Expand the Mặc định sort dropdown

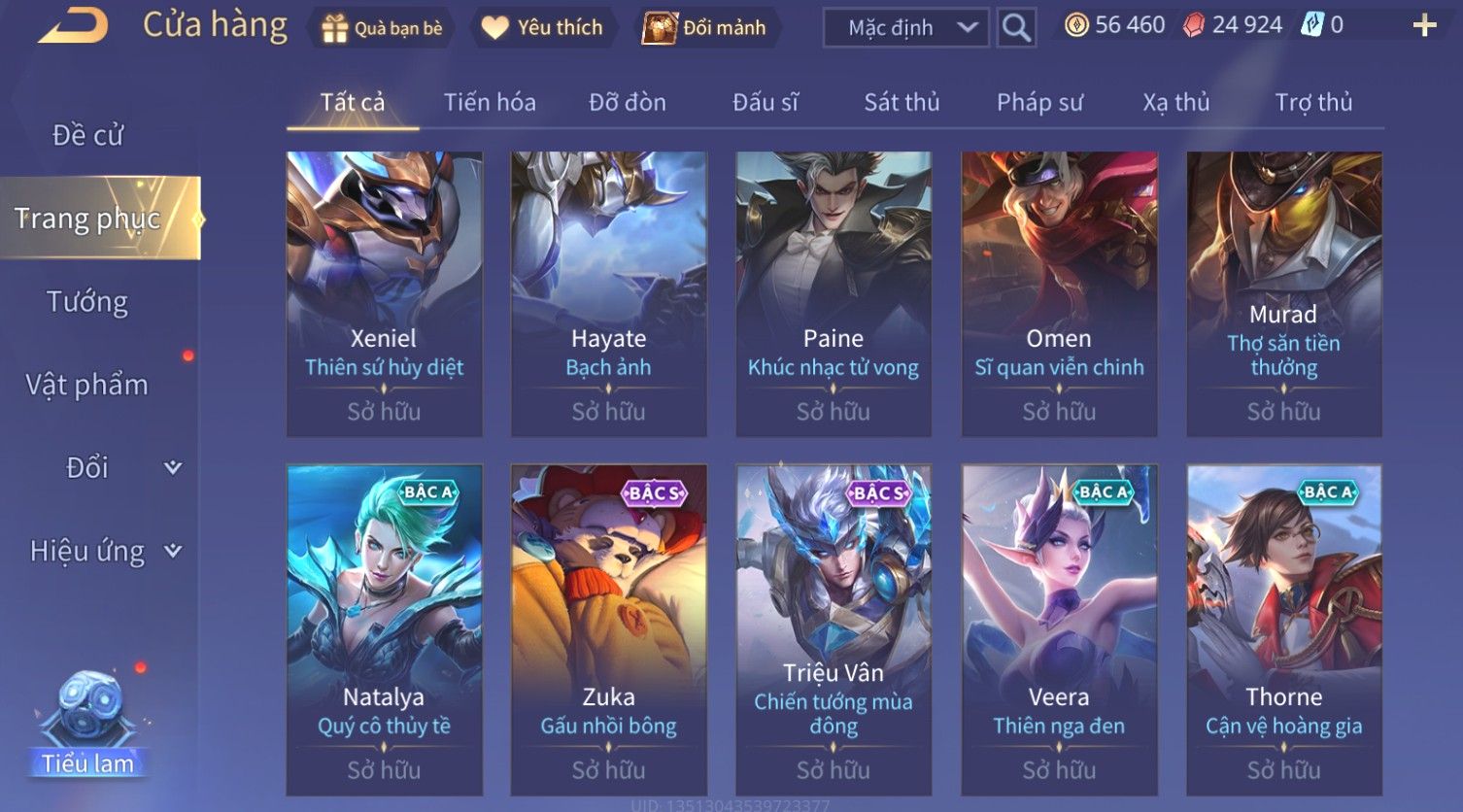point(905,28)
